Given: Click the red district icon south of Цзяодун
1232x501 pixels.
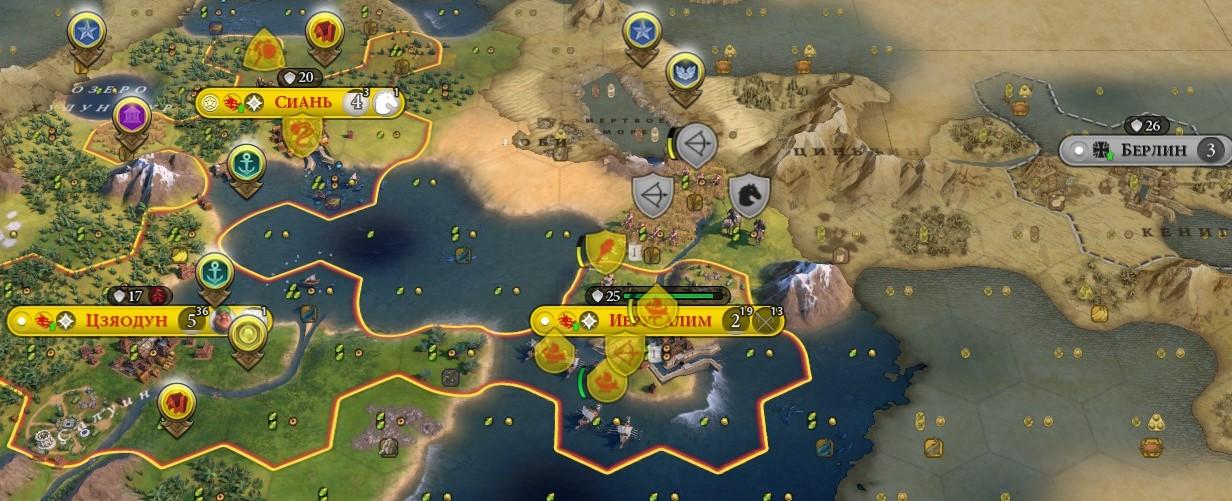Looking at the screenshot, I should click(x=177, y=402).
